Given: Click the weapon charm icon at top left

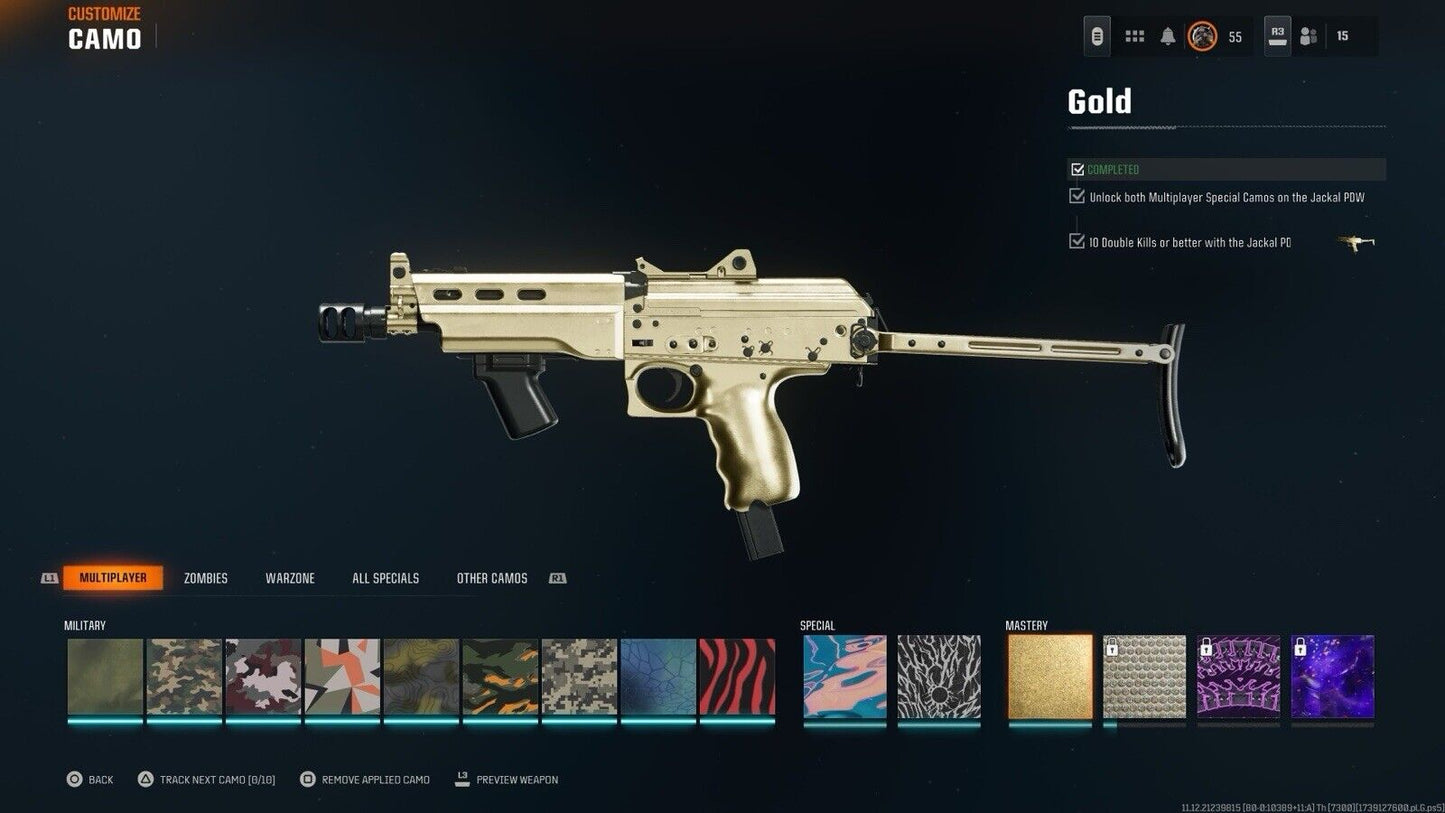Looking at the screenshot, I should click(x=1096, y=35).
